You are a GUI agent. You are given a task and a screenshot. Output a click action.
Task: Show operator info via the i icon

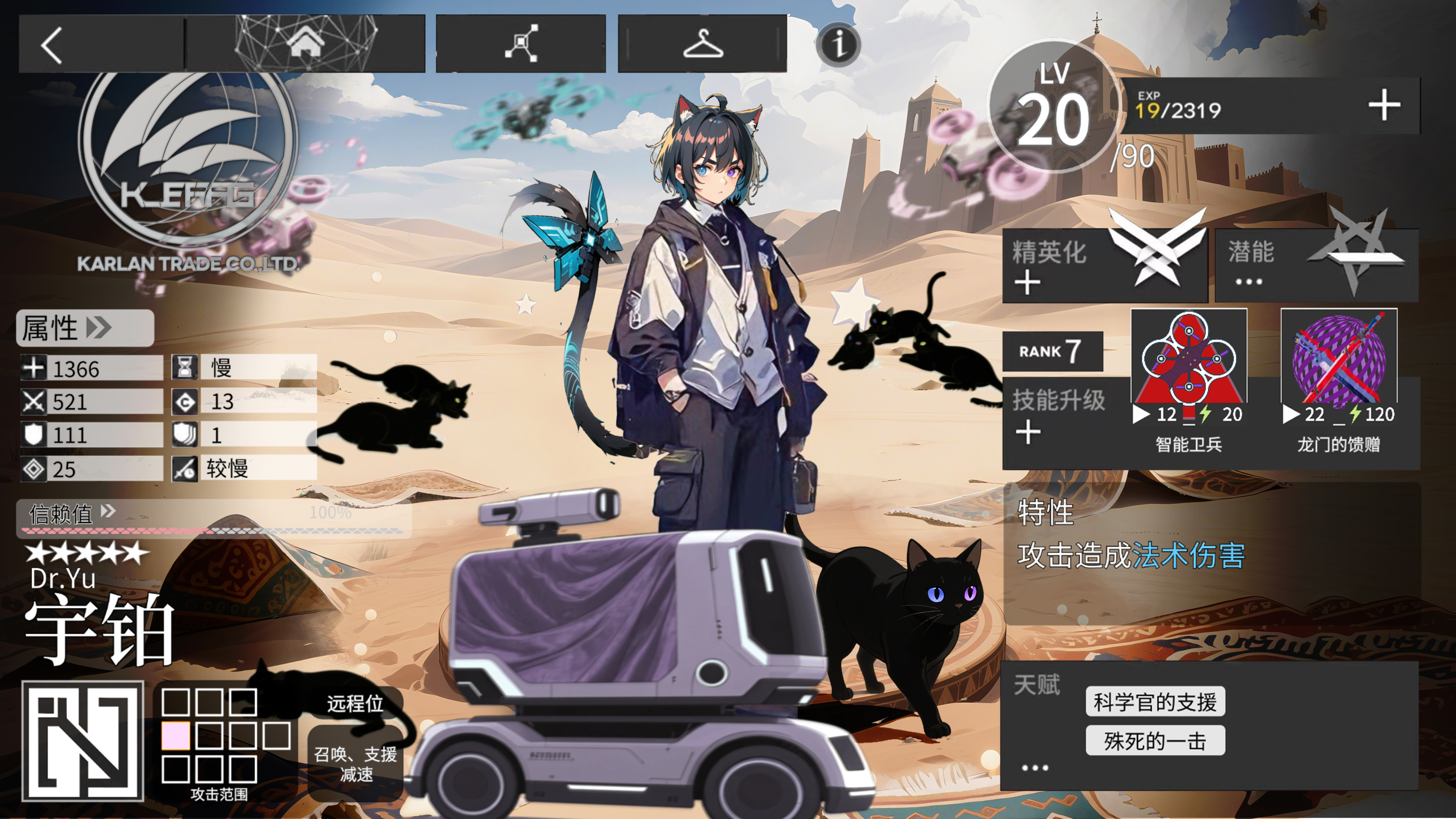(838, 45)
